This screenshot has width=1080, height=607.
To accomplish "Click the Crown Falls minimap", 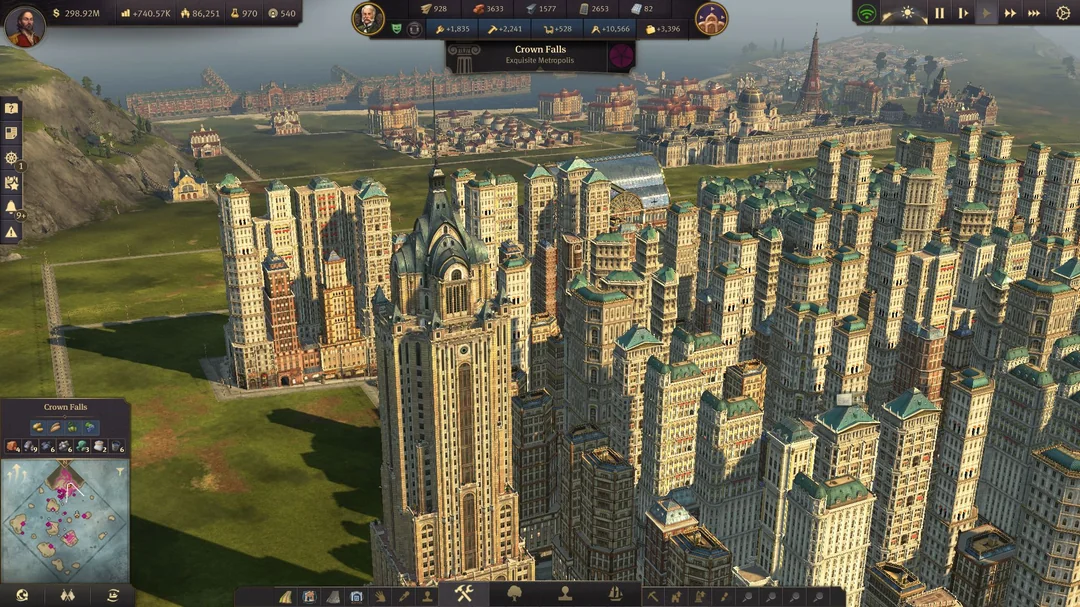I will click(x=65, y=518).
